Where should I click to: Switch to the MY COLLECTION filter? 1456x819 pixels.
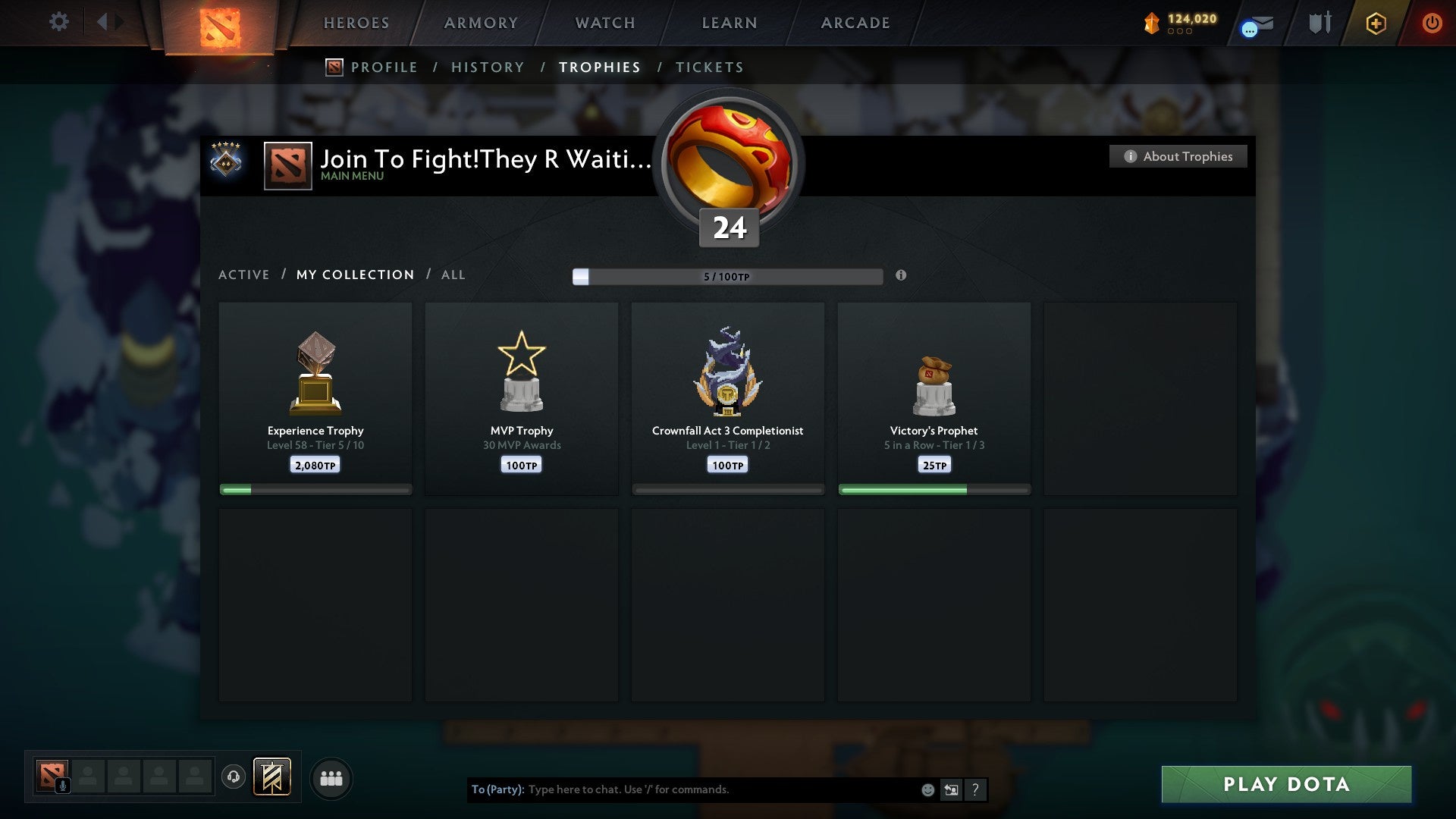tap(354, 275)
